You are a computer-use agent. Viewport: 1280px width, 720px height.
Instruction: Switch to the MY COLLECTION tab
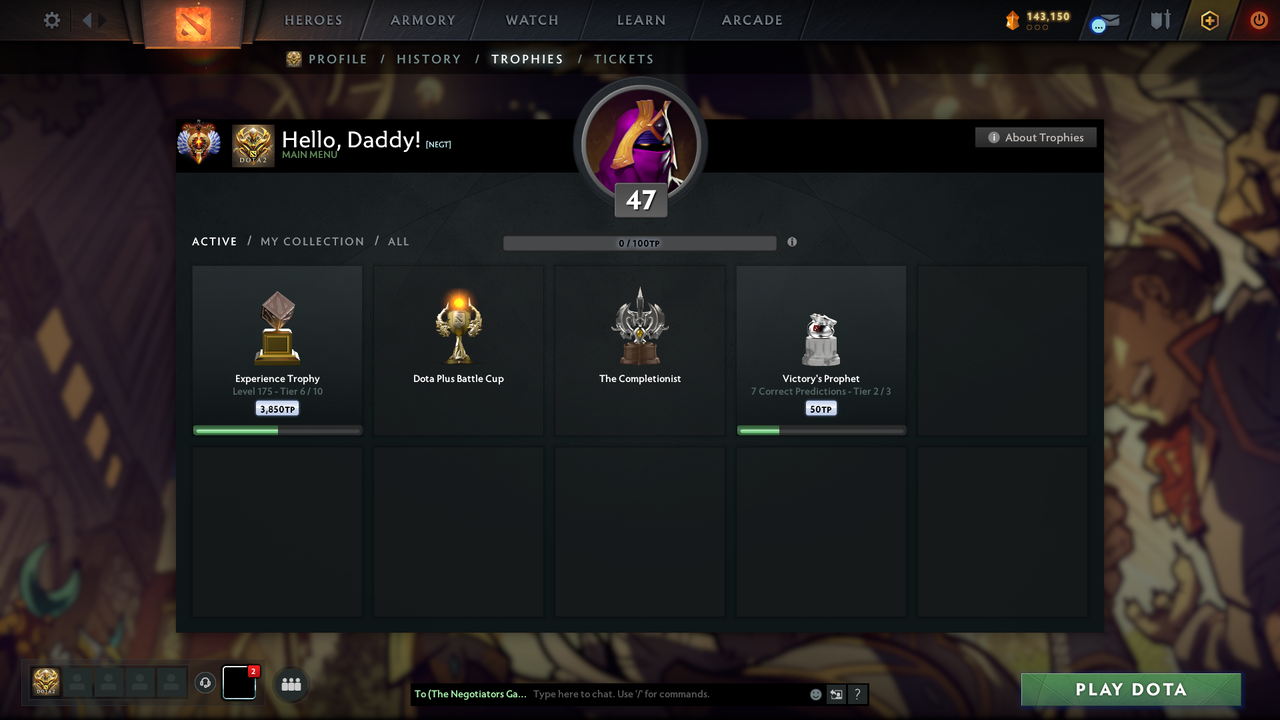tap(312, 241)
